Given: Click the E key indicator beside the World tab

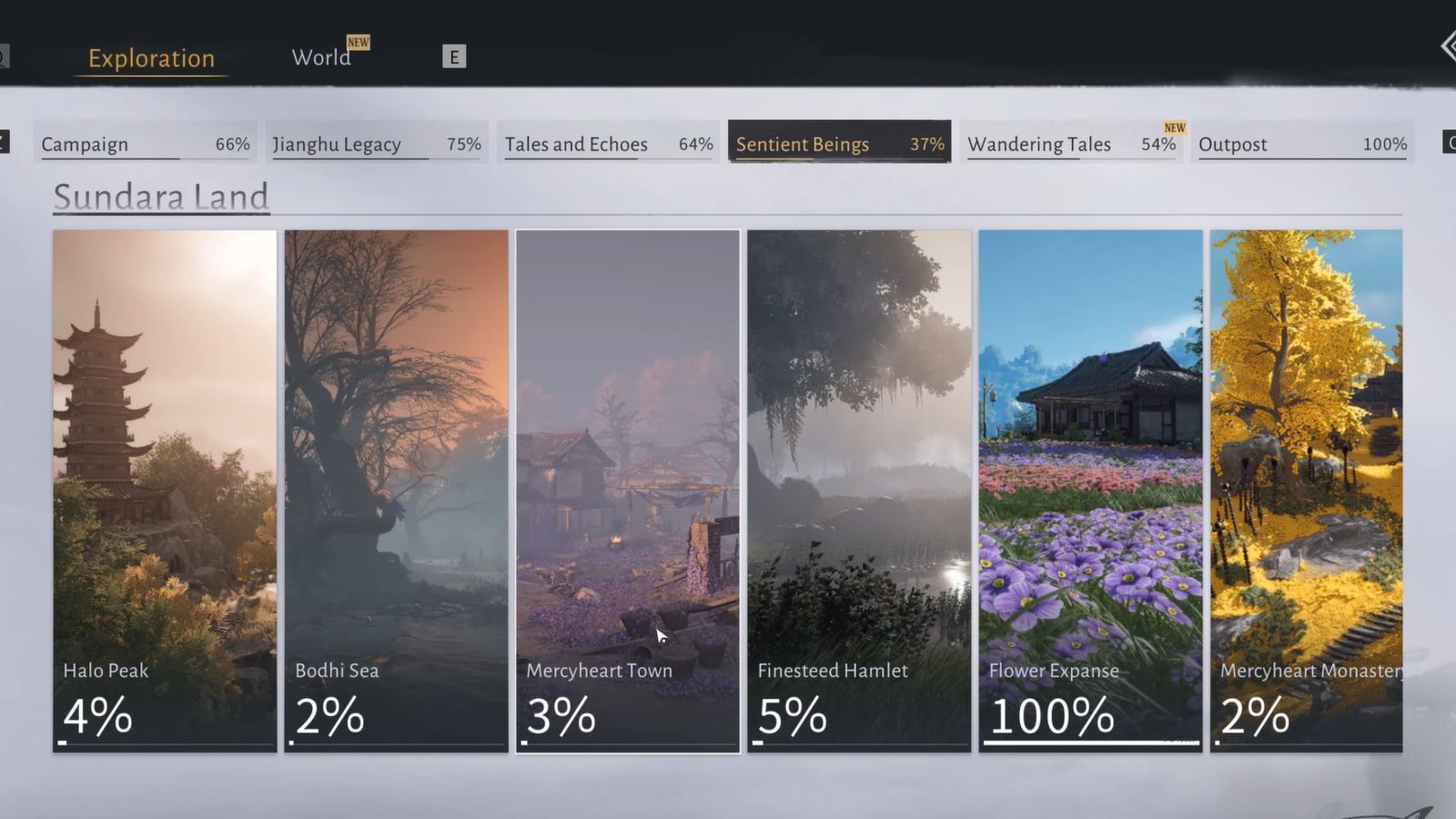Looking at the screenshot, I should pyautogui.click(x=453, y=56).
